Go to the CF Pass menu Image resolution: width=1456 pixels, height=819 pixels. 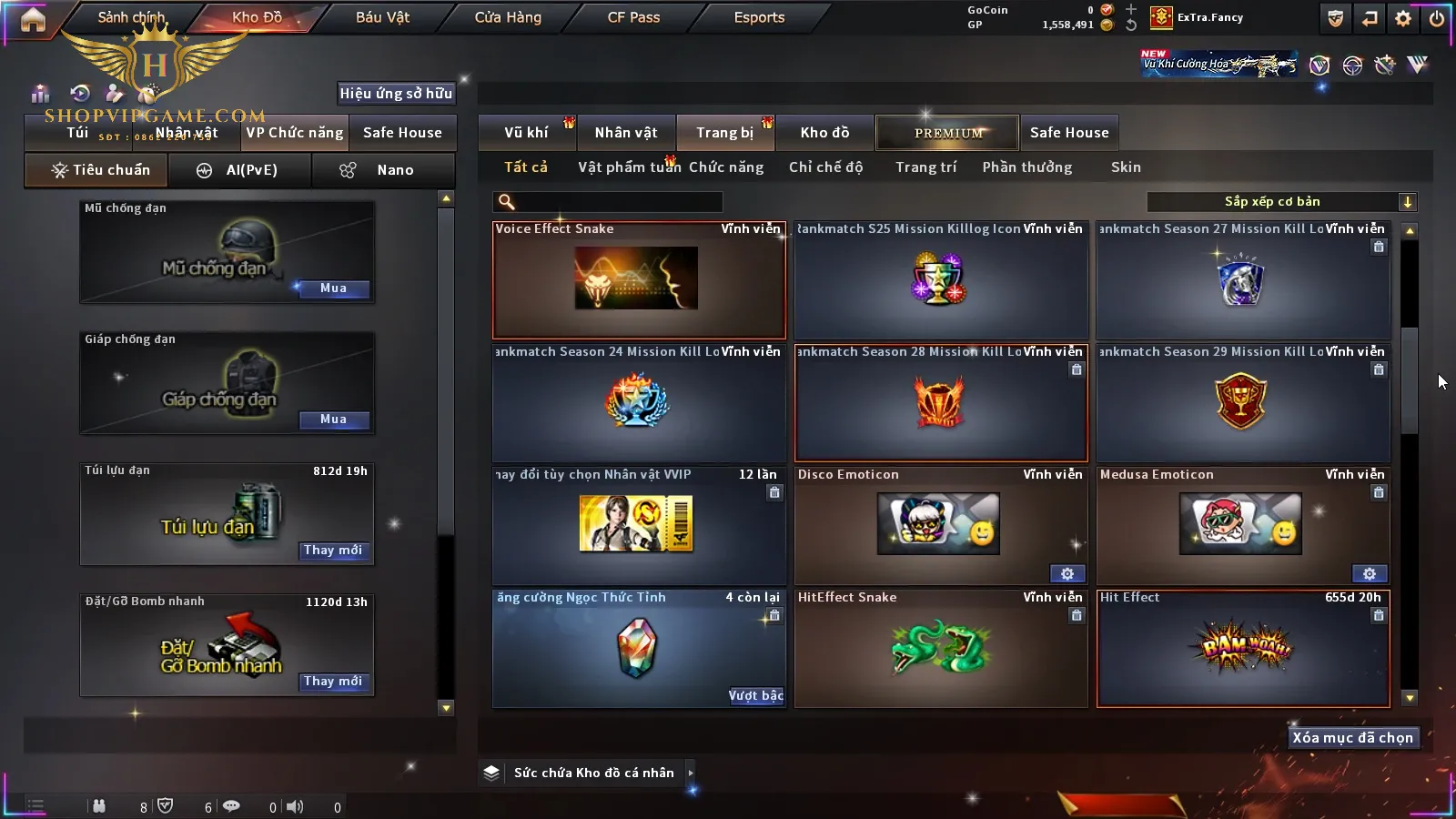pyautogui.click(x=633, y=17)
